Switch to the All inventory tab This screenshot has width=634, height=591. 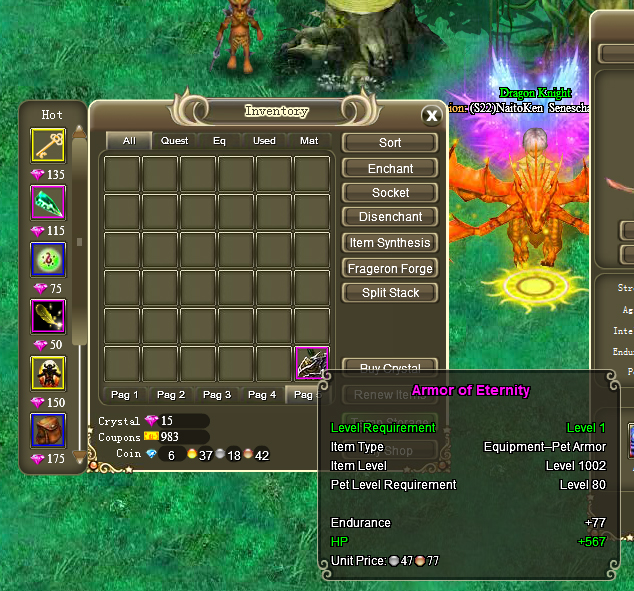coord(129,141)
